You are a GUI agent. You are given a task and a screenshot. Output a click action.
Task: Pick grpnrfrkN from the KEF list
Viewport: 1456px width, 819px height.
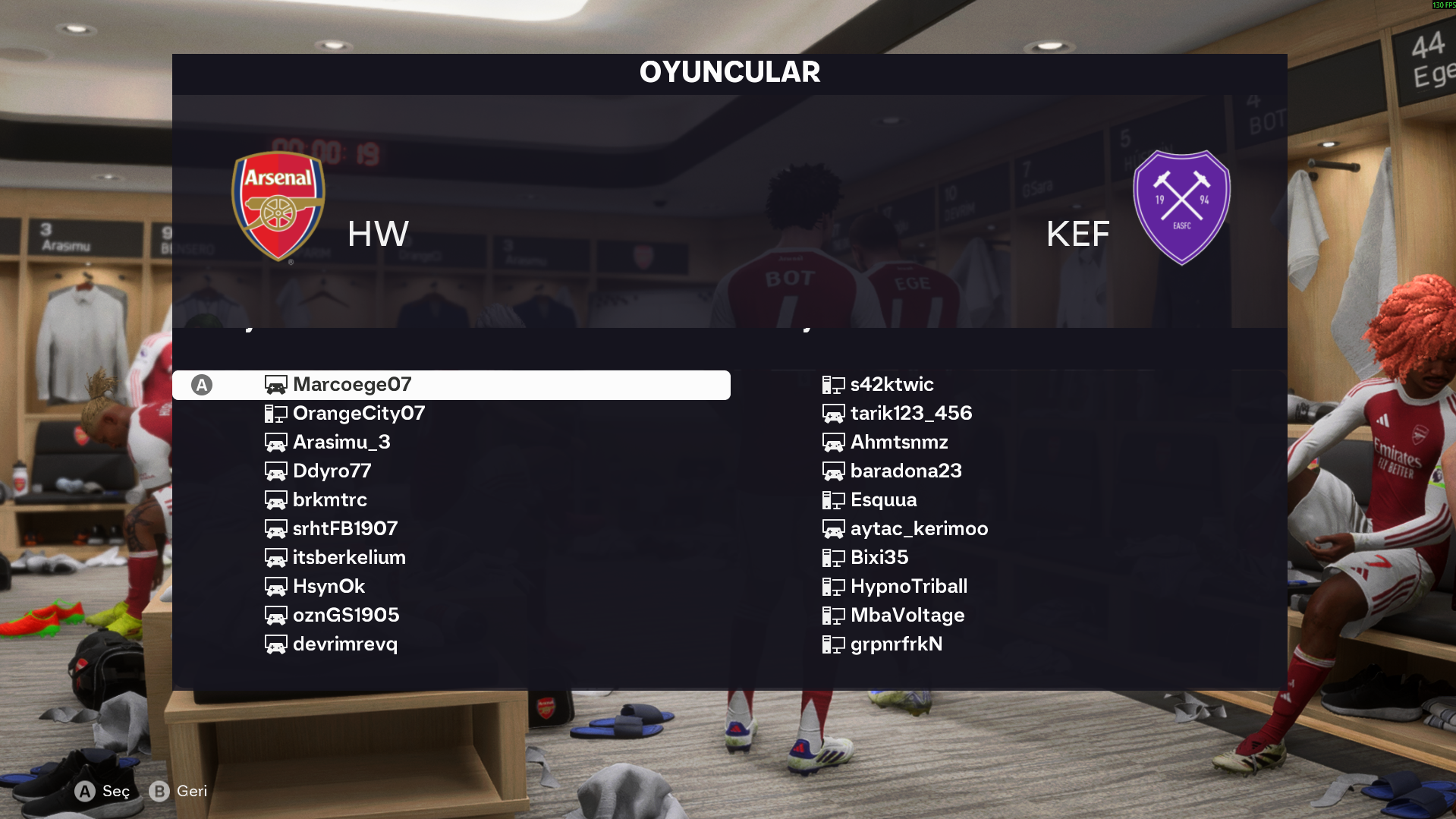(x=896, y=644)
